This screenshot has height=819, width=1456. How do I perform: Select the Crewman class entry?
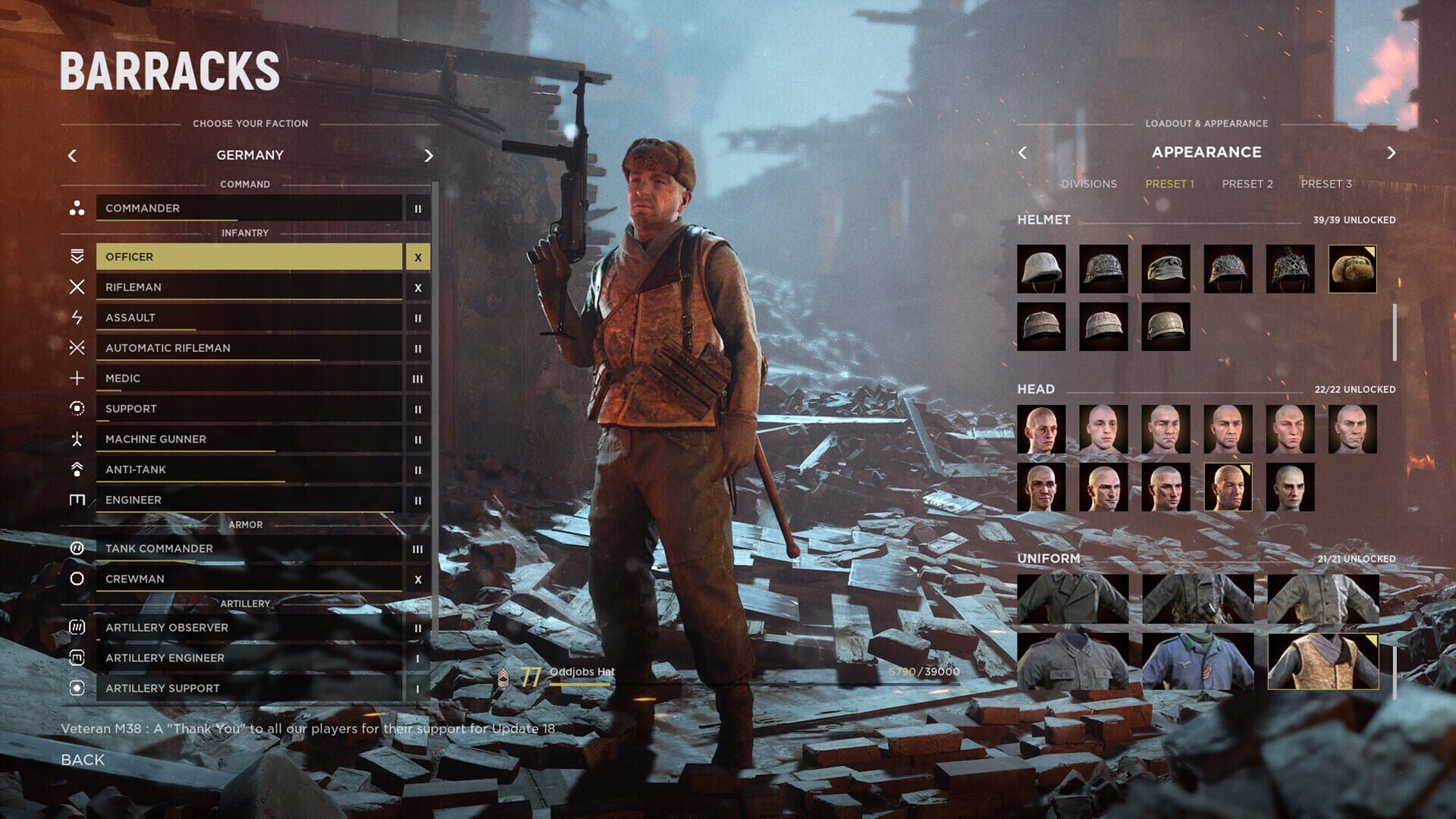250,579
